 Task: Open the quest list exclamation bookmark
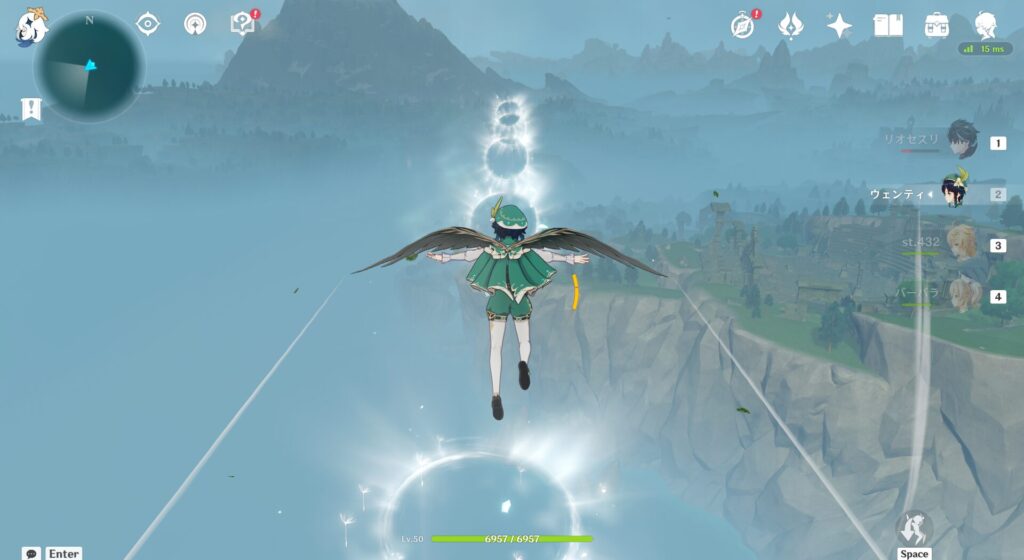31,110
